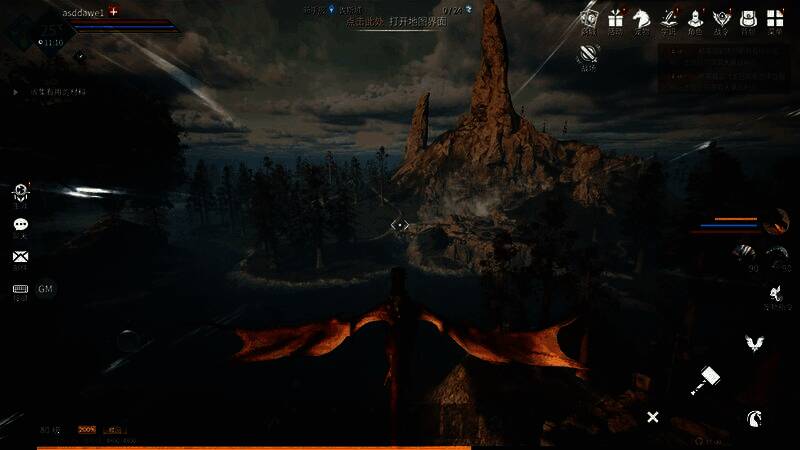Open the quill and book learning menu
800x450 pixels.
pos(668,18)
